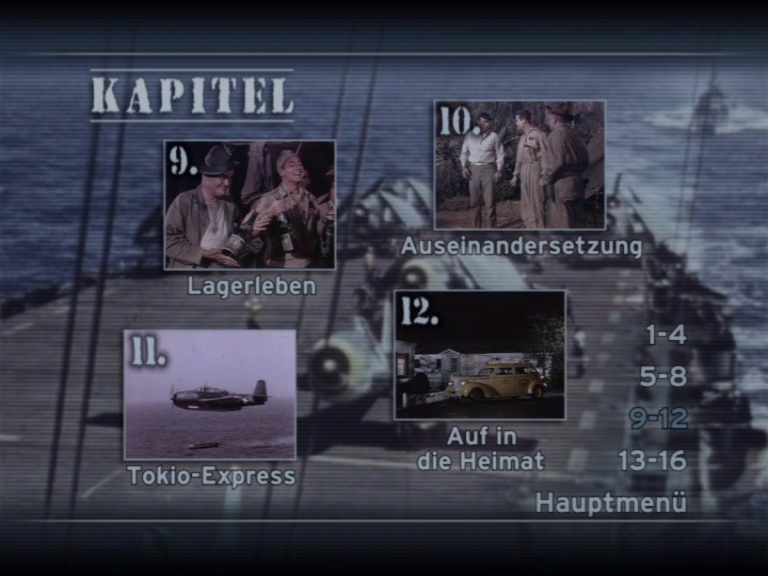Screen dimensions: 768x576
Task: Show chapters 1-4 page
Action: point(665,335)
